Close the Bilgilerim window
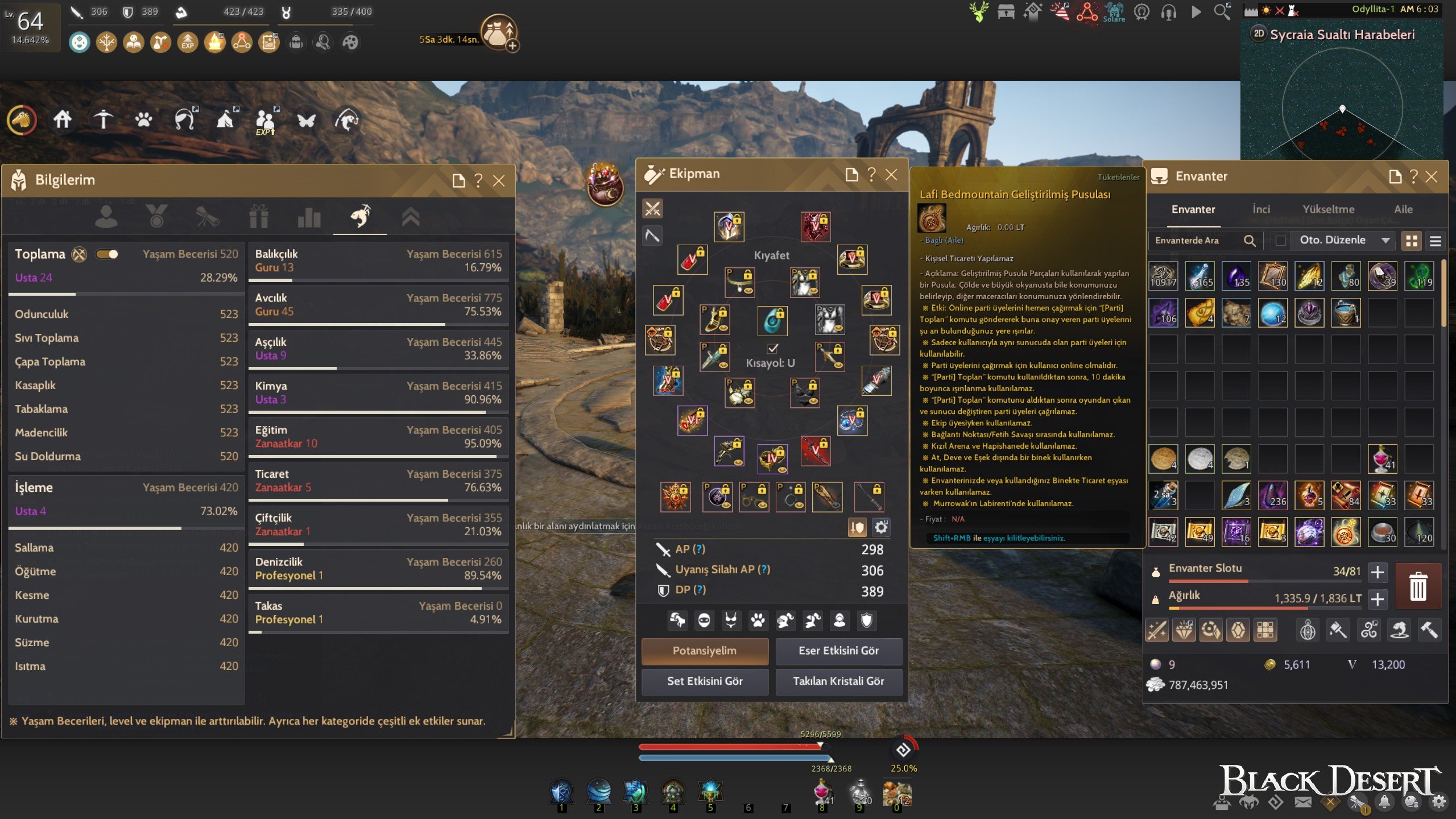The width and height of the screenshot is (1456, 819). click(x=499, y=181)
